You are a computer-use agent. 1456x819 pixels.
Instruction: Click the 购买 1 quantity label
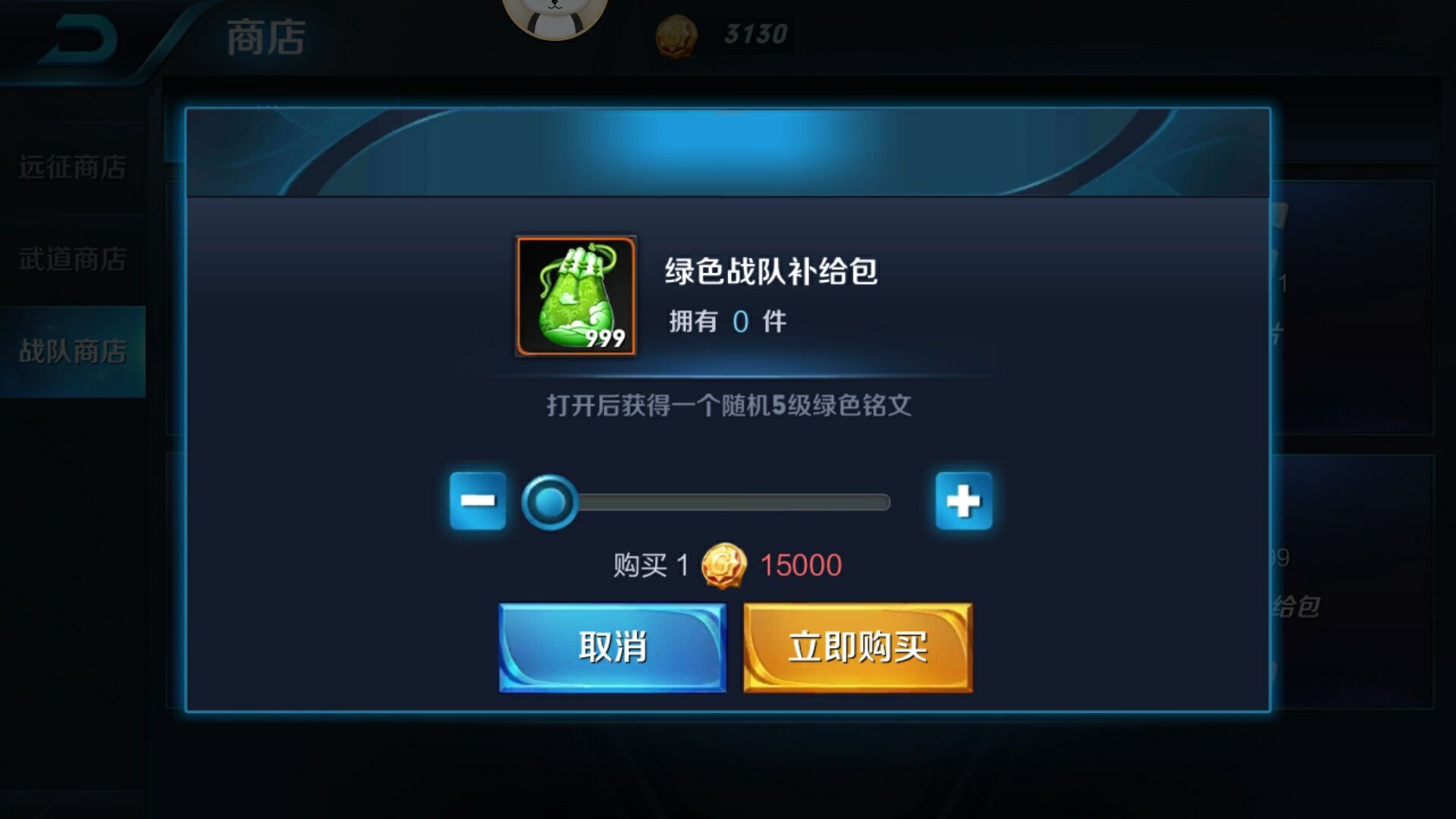pyautogui.click(x=647, y=563)
